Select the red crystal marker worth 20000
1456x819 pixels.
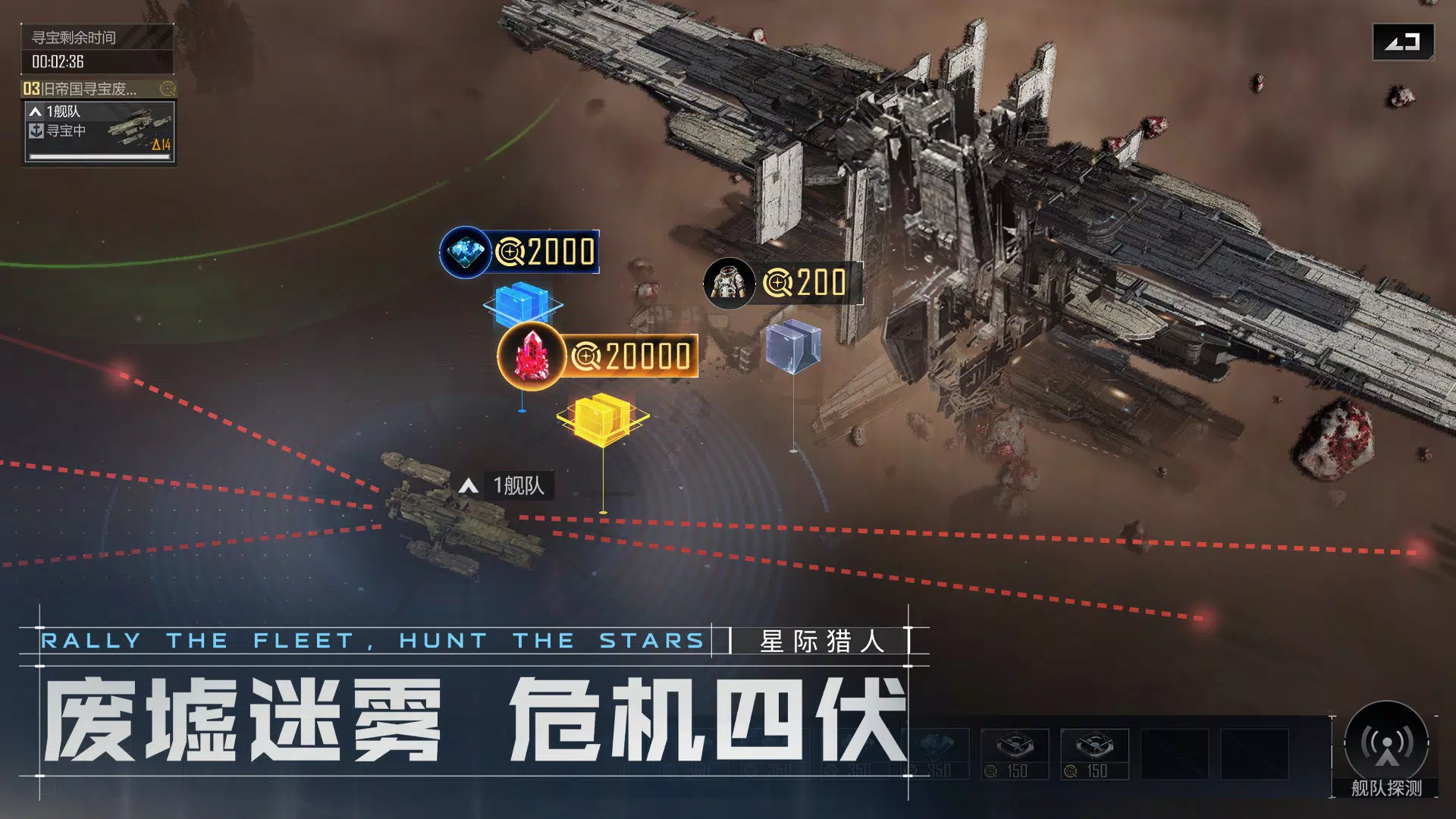(x=532, y=356)
